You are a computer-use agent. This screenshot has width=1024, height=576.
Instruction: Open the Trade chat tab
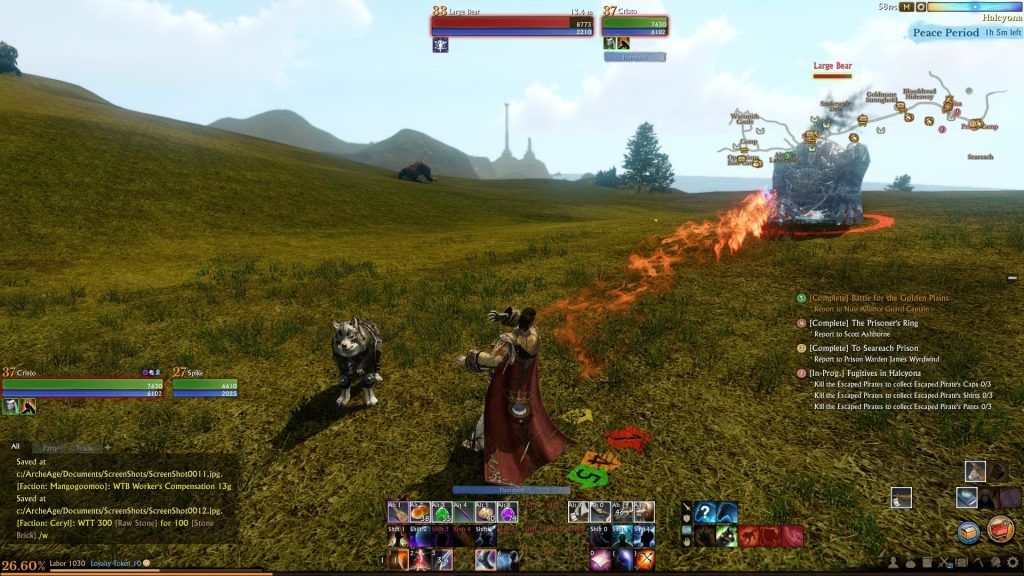click(x=84, y=447)
